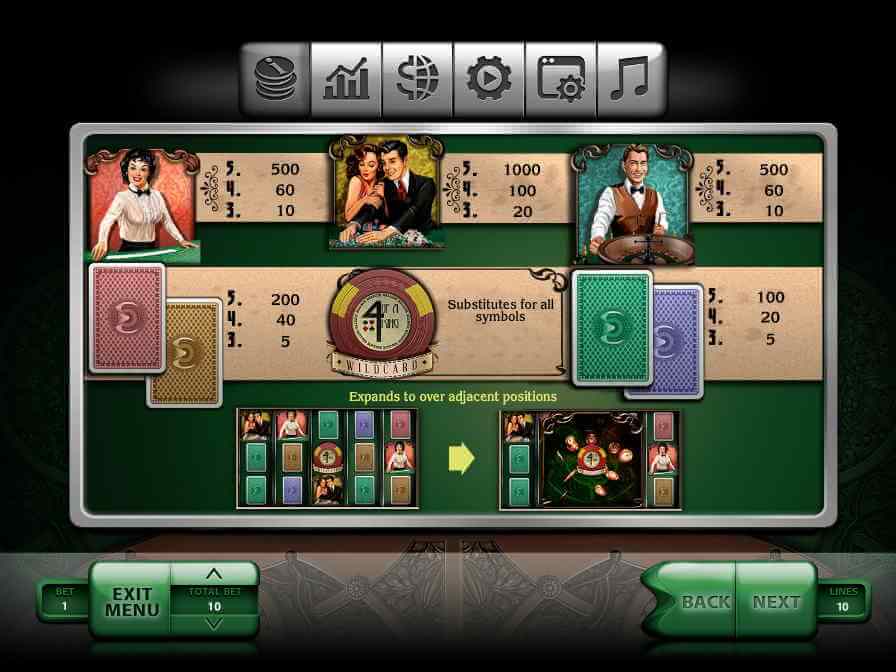Switch to the music note sound tab

[x=631, y=79]
